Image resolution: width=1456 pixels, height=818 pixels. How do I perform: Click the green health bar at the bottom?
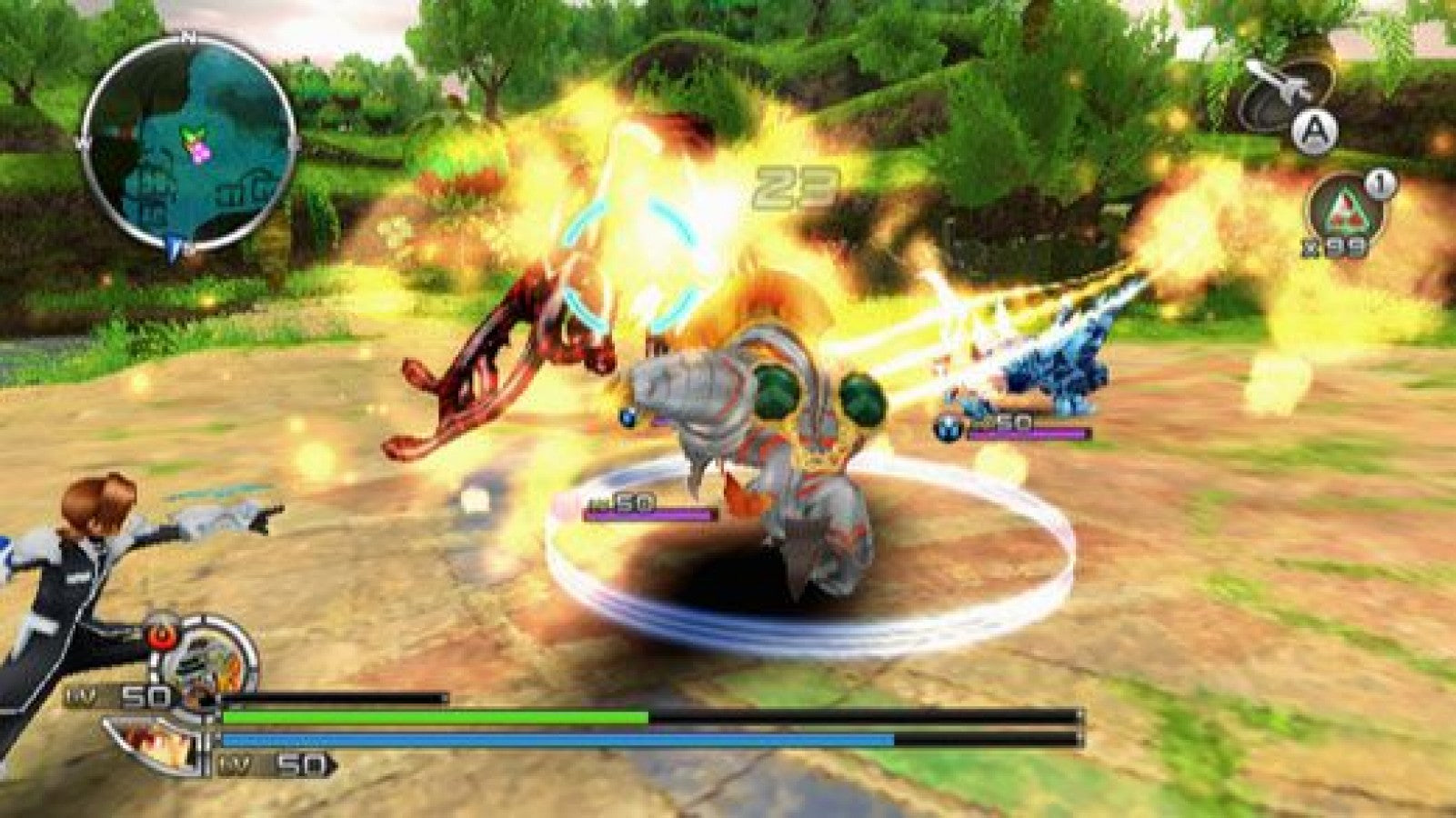click(x=437, y=718)
